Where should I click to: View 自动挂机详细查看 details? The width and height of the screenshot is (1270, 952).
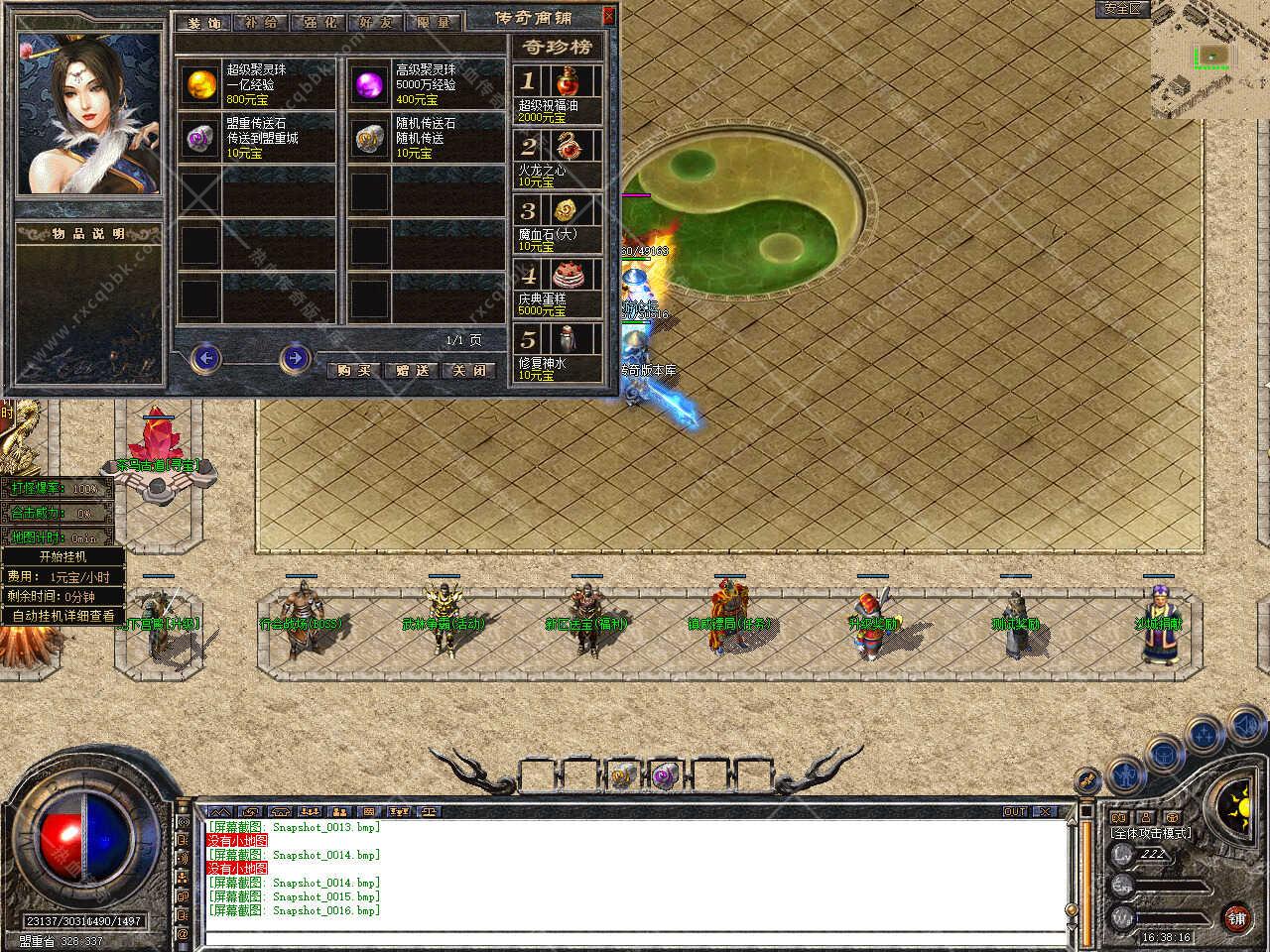click(x=63, y=616)
